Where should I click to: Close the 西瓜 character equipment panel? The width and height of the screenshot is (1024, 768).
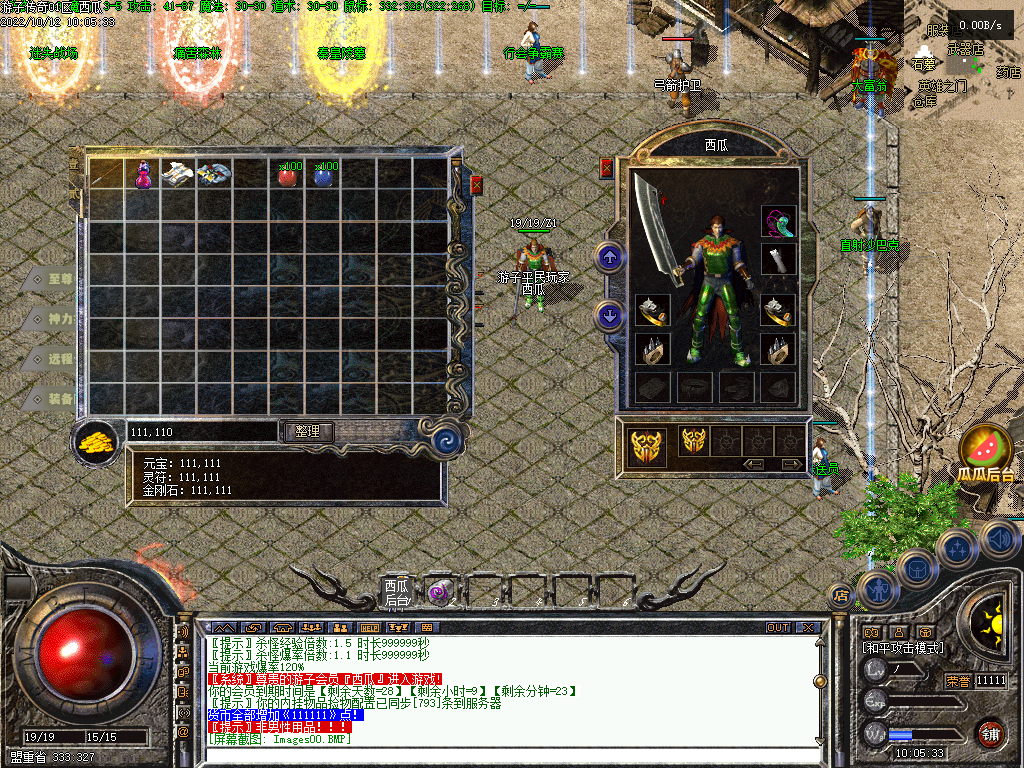(x=606, y=168)
